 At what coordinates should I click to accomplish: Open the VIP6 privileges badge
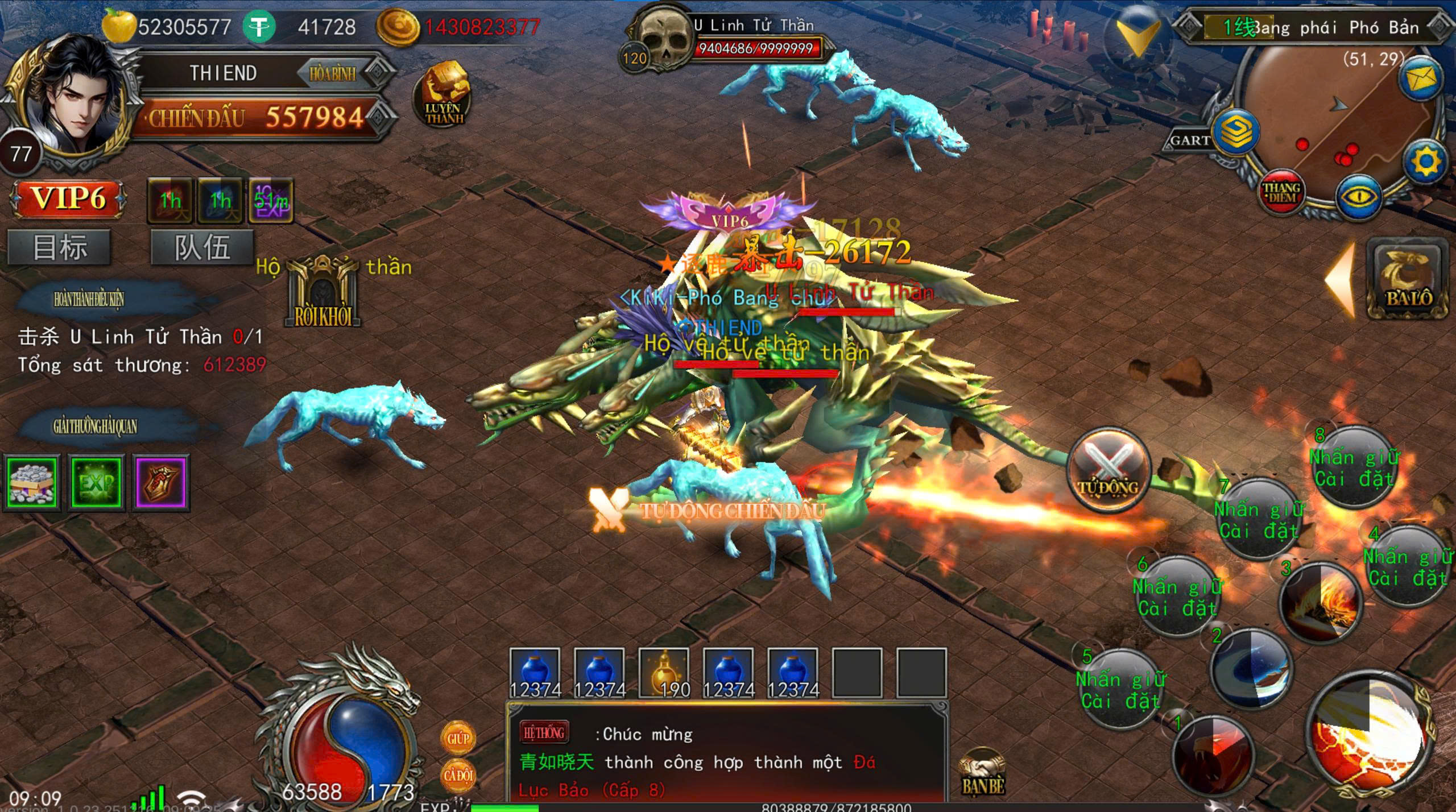(x=68, y=199)
